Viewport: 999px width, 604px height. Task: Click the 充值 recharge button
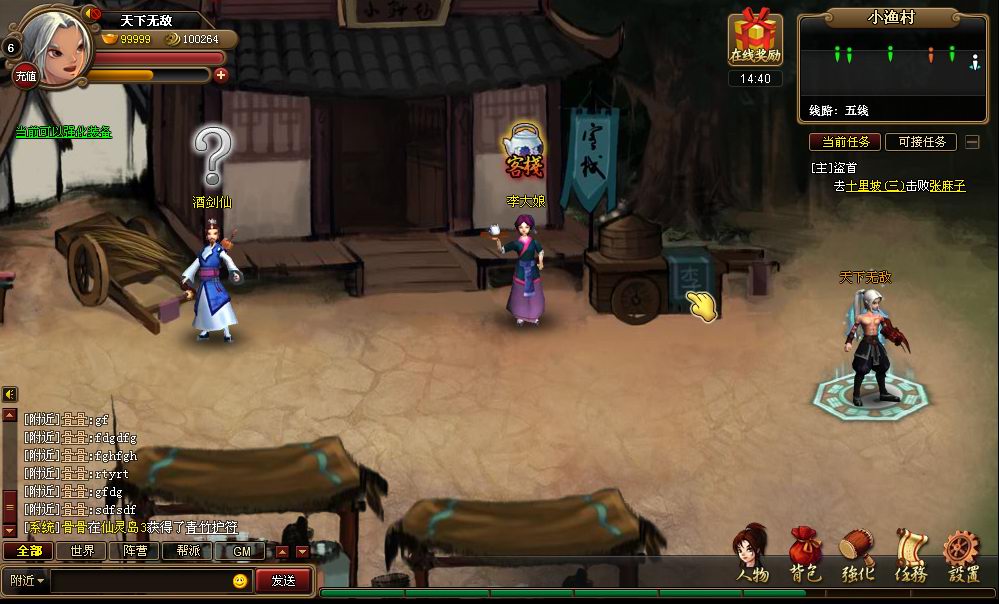pyautogui.click(x=25, y=75)
